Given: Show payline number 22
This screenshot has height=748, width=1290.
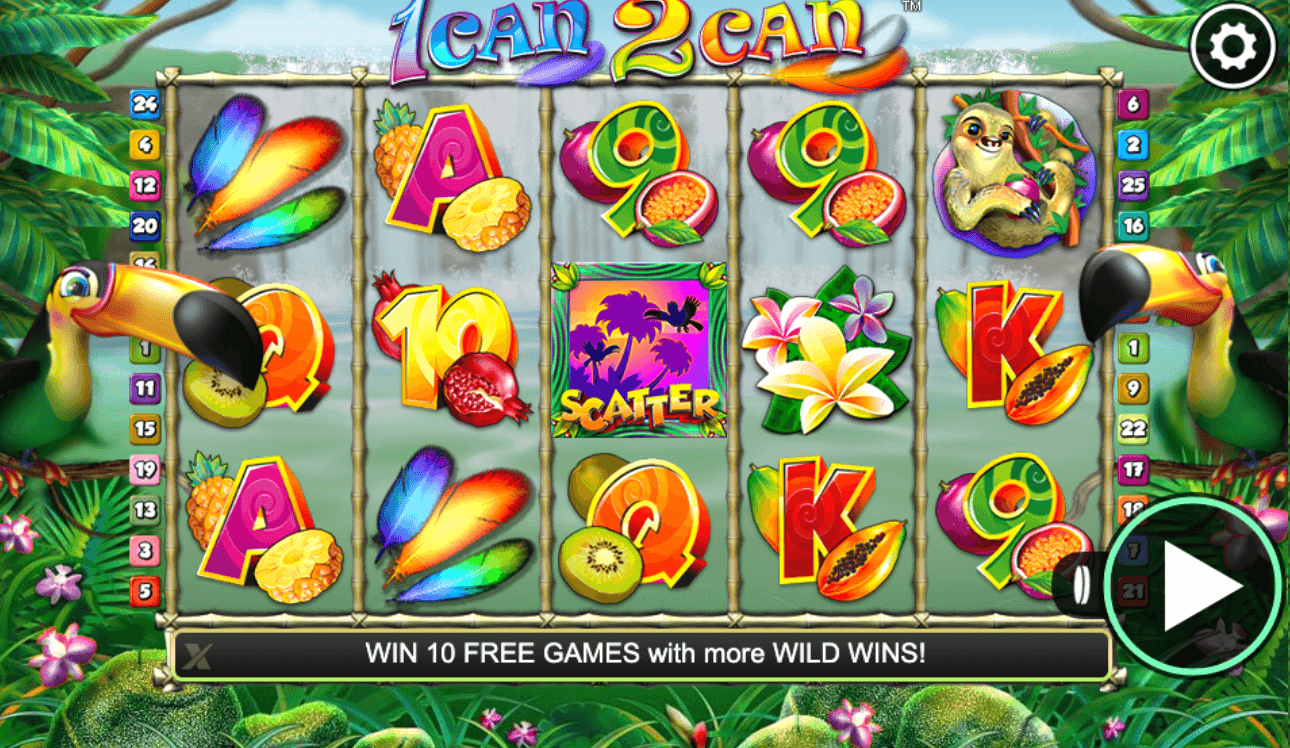Looking at the screenshot, I should coord(1133,429).
